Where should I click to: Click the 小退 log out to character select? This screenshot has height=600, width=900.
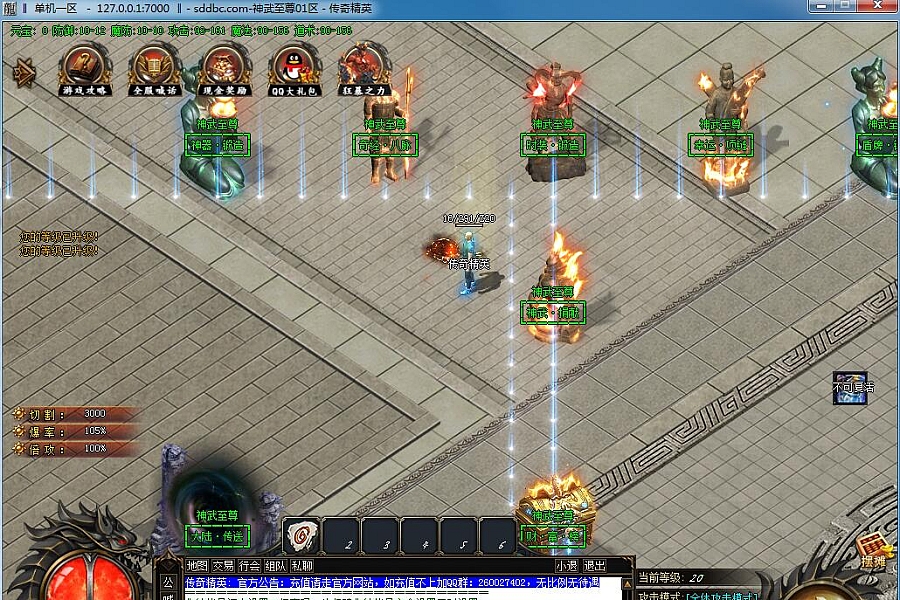tap(567, 566)
